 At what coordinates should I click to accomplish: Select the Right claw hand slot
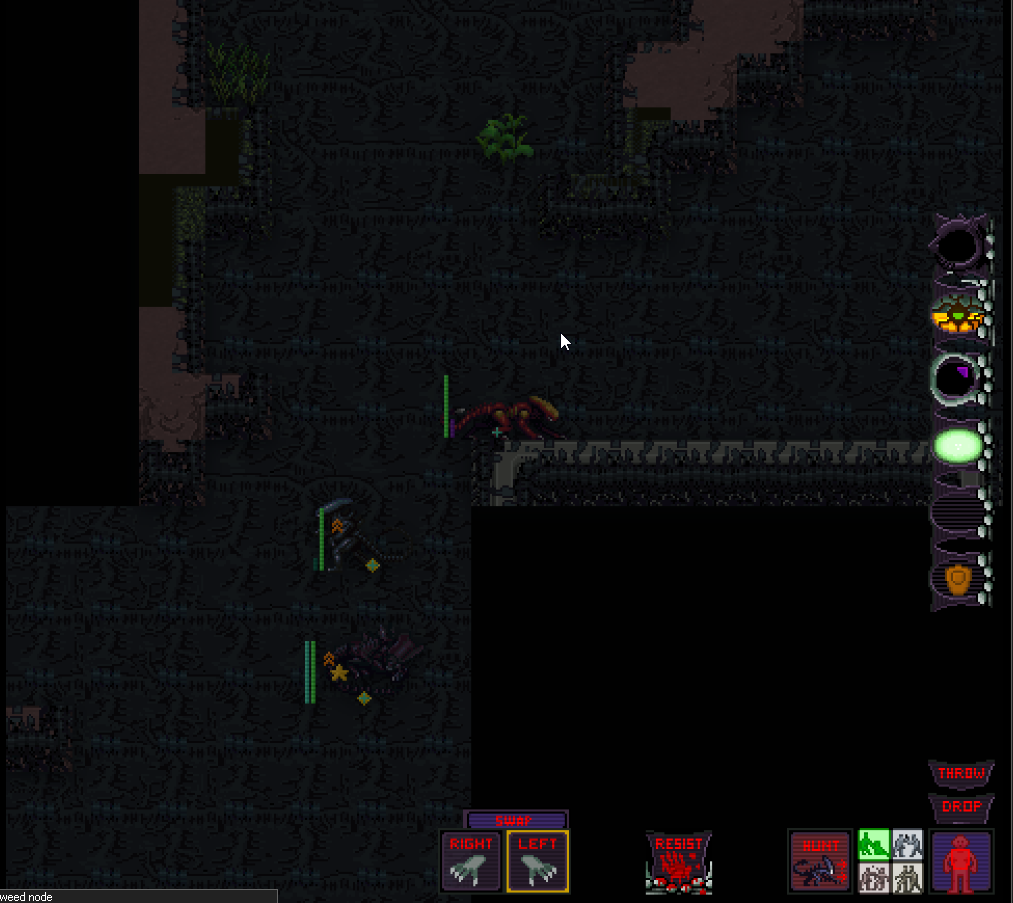(471, 860)
